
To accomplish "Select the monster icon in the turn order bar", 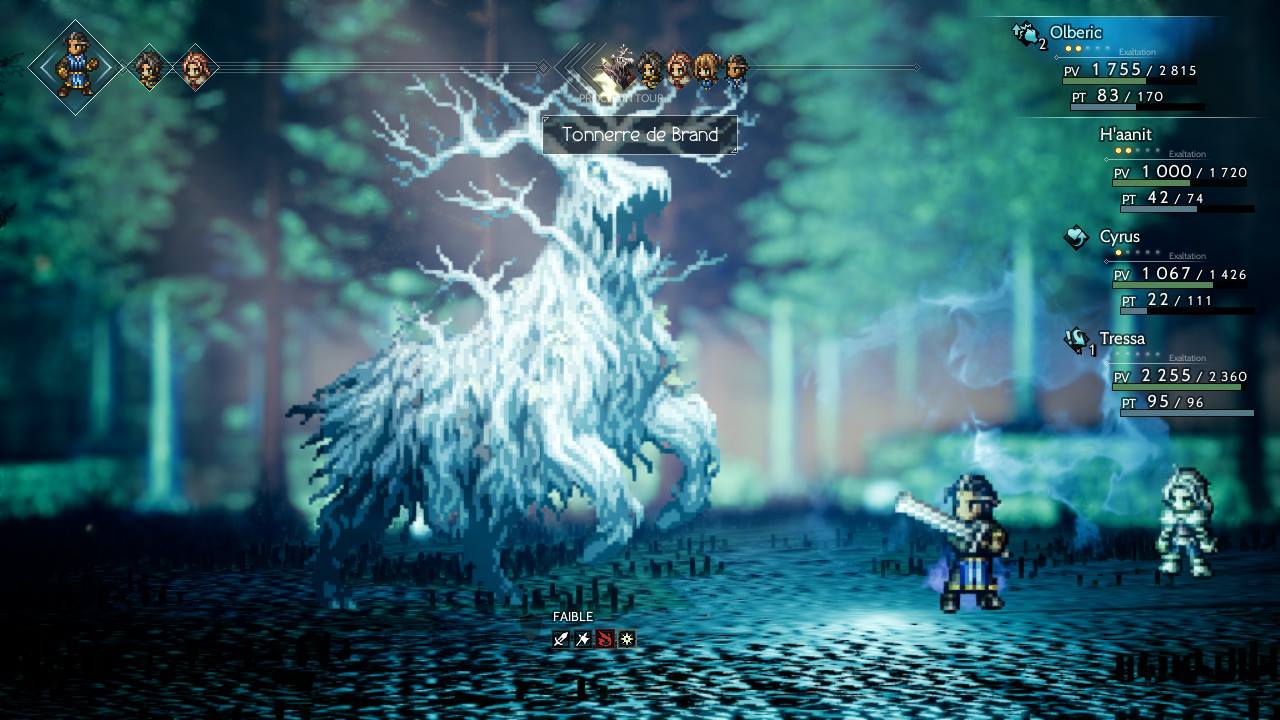I will [x=620, y=68].
